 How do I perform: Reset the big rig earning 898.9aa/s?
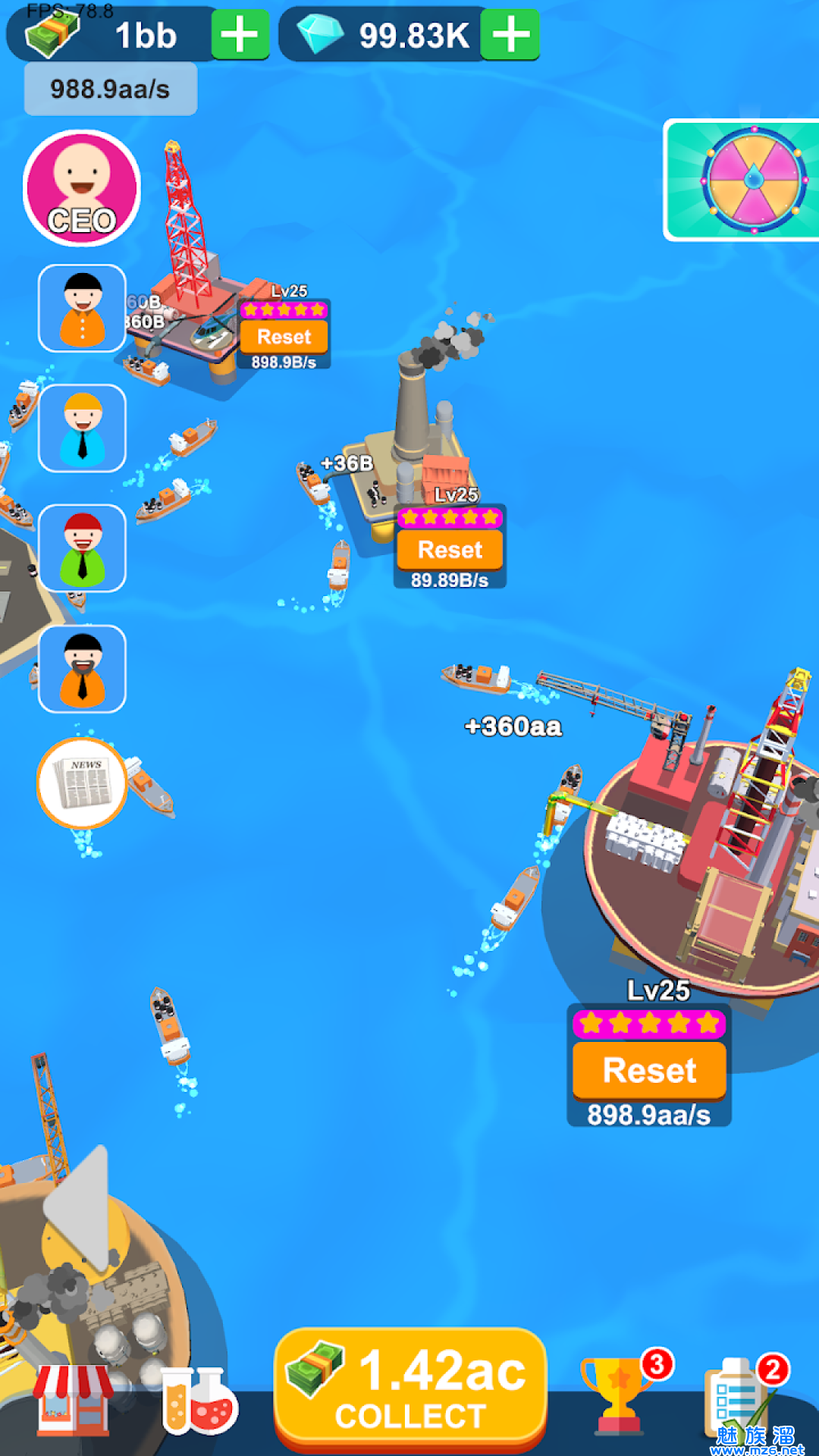tap(649, 1070)
